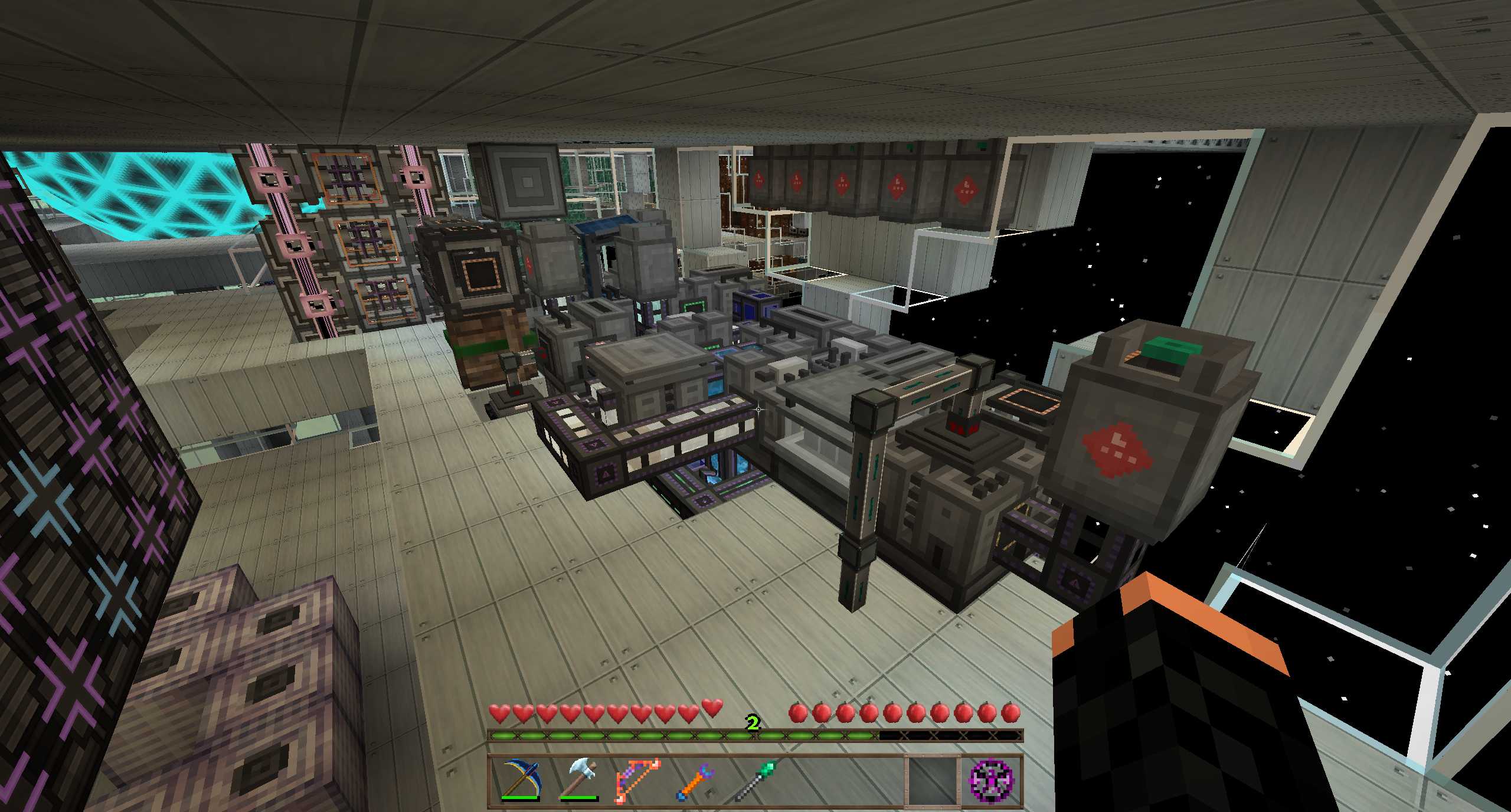Screen dimensions: 1511x812
Task: Select the blue crossbow hotbar slot
Action: pyautogui.click(x=520, y=780)
